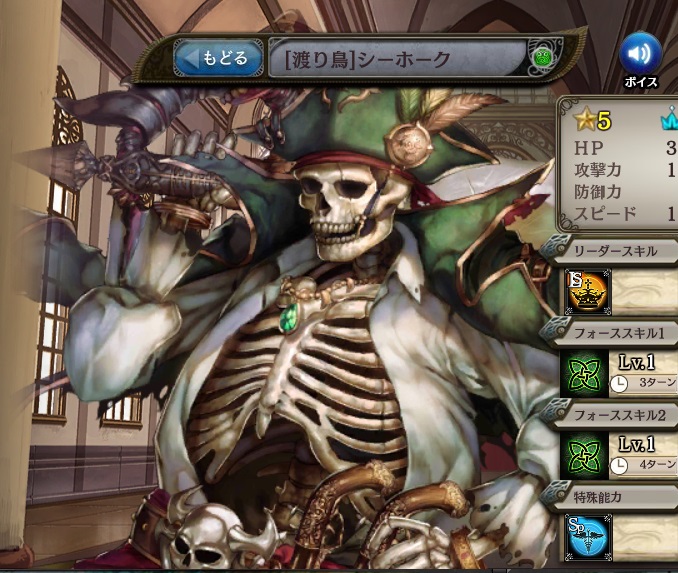Show the special ability SP icon

tap(583, 535)
